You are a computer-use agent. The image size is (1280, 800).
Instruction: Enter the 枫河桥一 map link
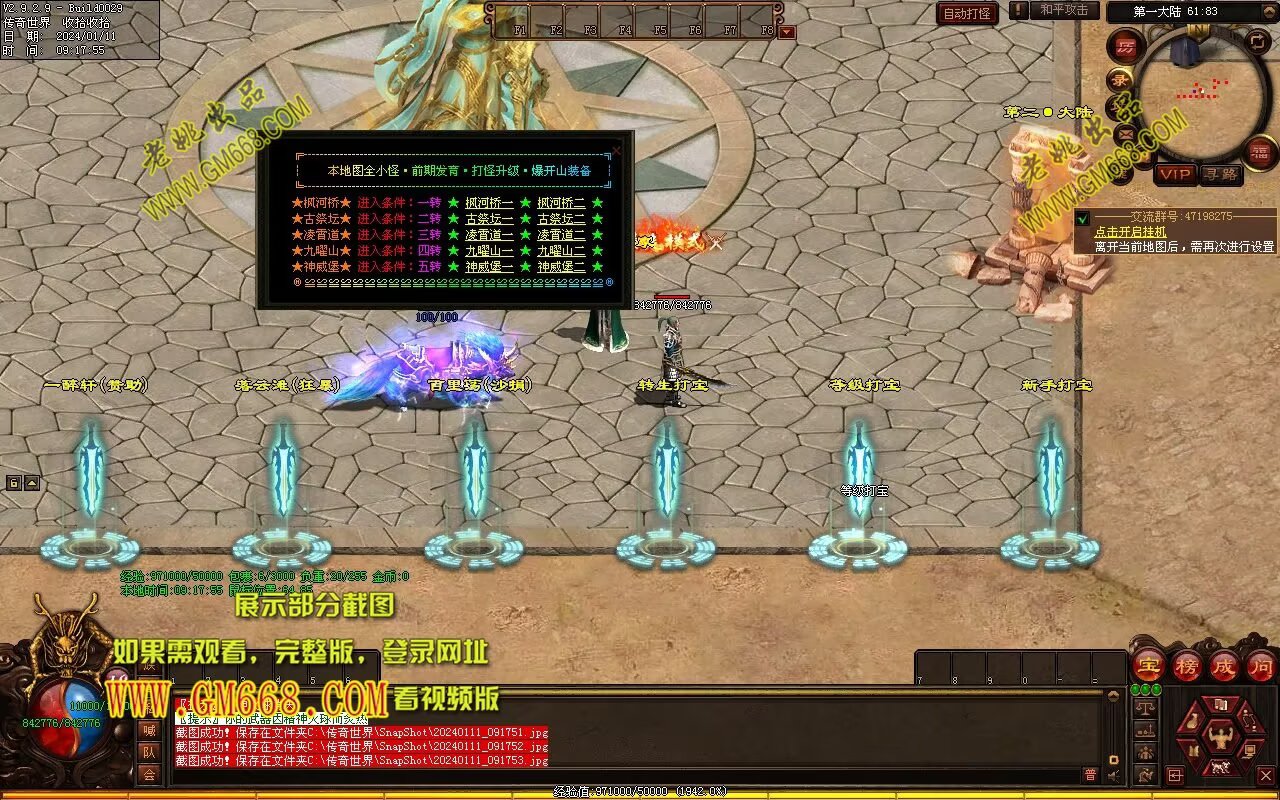(x=489, y=203)
